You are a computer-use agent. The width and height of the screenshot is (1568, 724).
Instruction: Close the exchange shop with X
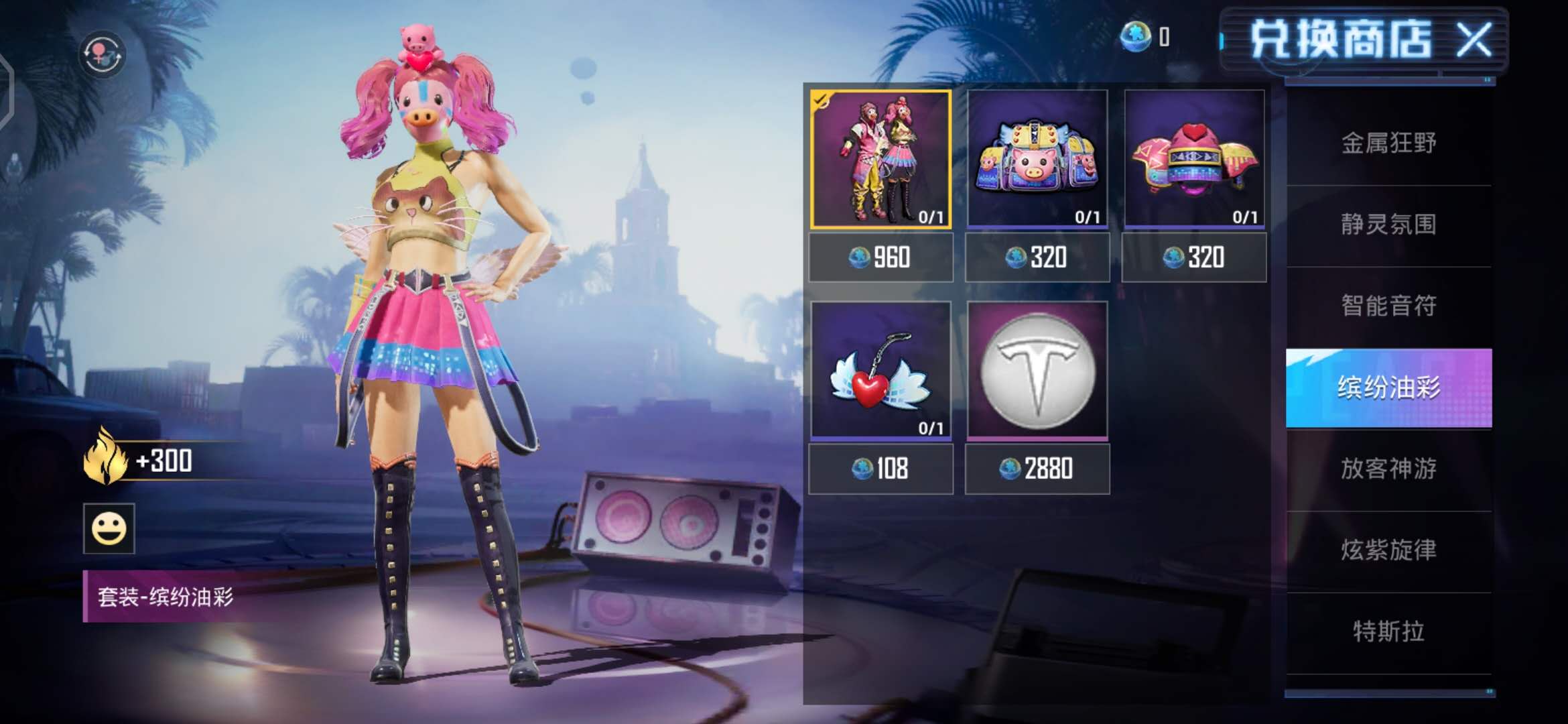(1473, 40)
